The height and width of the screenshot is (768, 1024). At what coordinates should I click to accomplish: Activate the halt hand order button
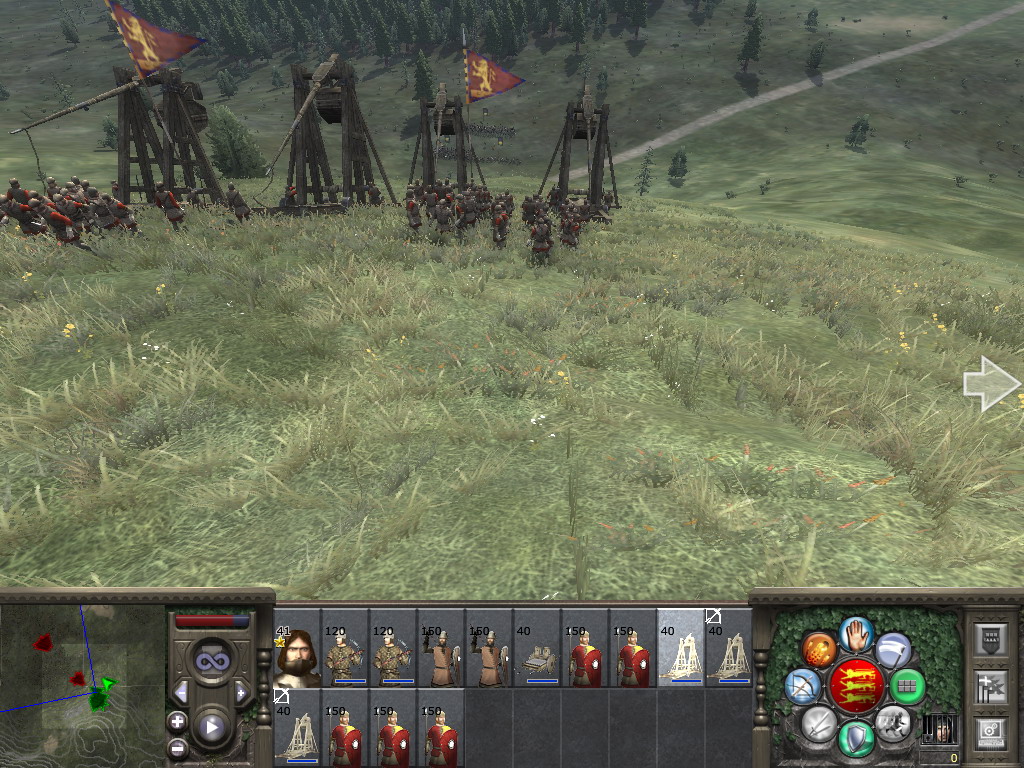856,633
